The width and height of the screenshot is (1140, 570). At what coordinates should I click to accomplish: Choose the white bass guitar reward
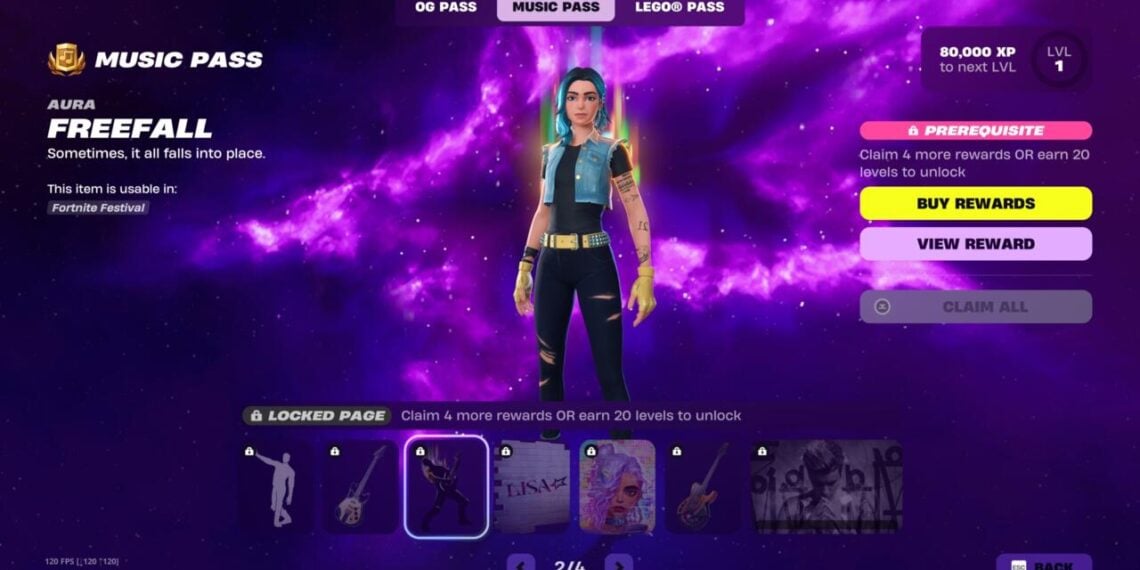361,486
